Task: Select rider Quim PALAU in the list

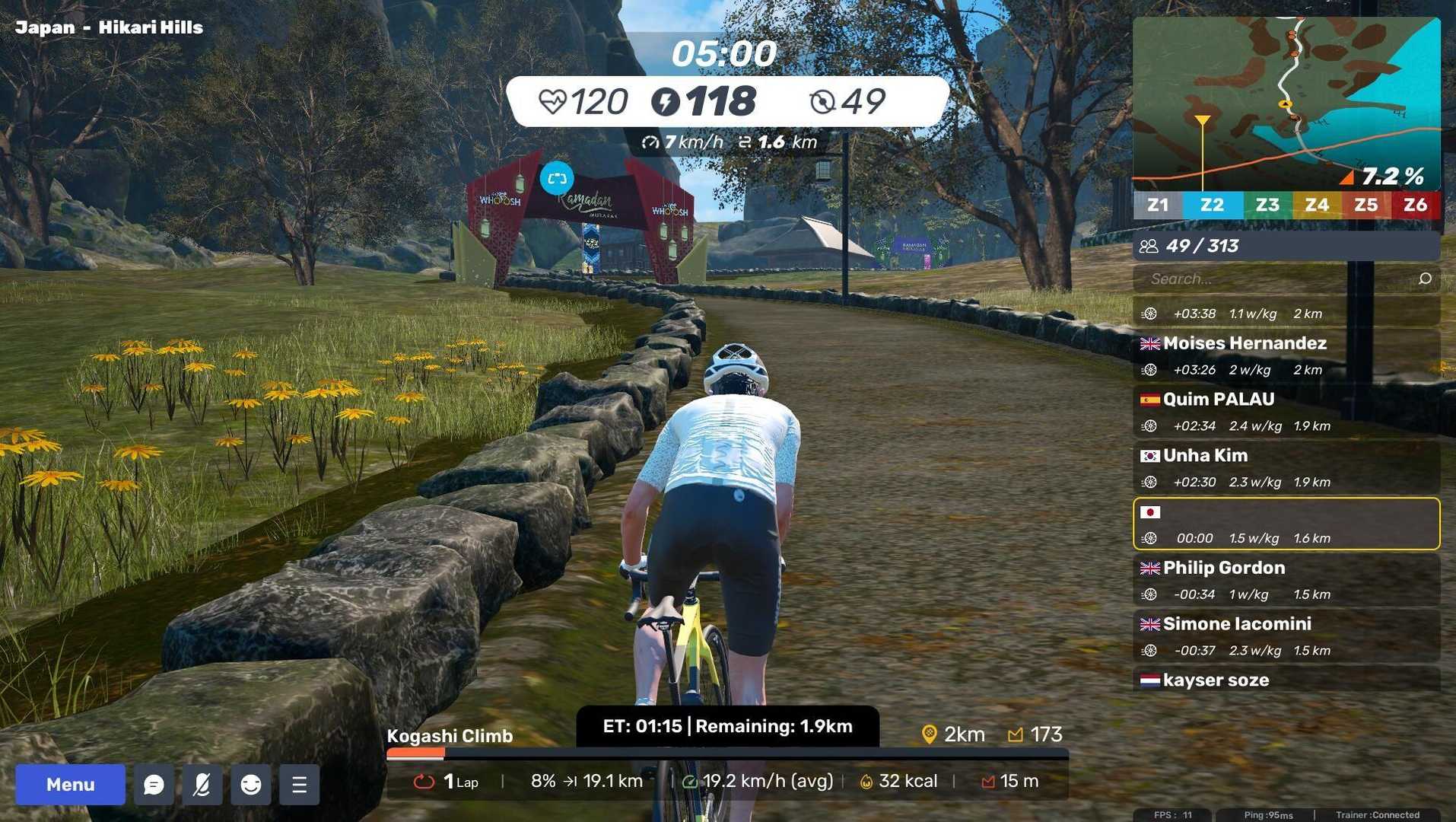Action: [x=1286, y=412]
